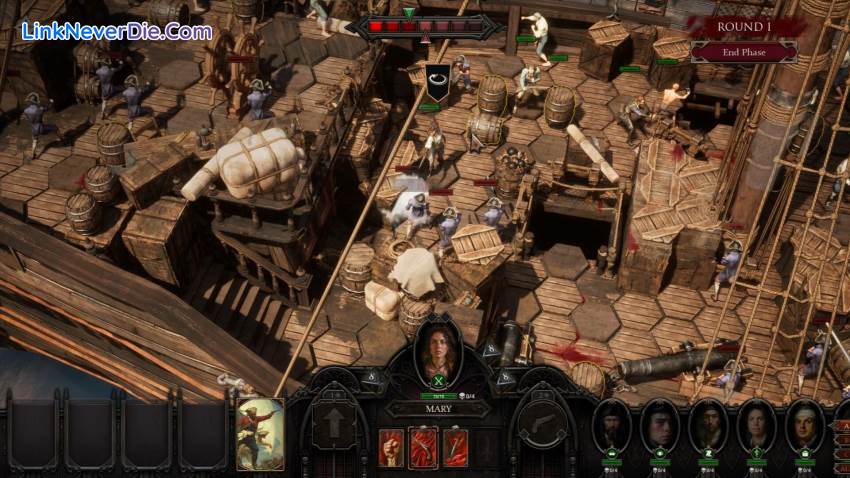
Task: Select the highlighted middle red ability card
Action: [x=423, y=448]
